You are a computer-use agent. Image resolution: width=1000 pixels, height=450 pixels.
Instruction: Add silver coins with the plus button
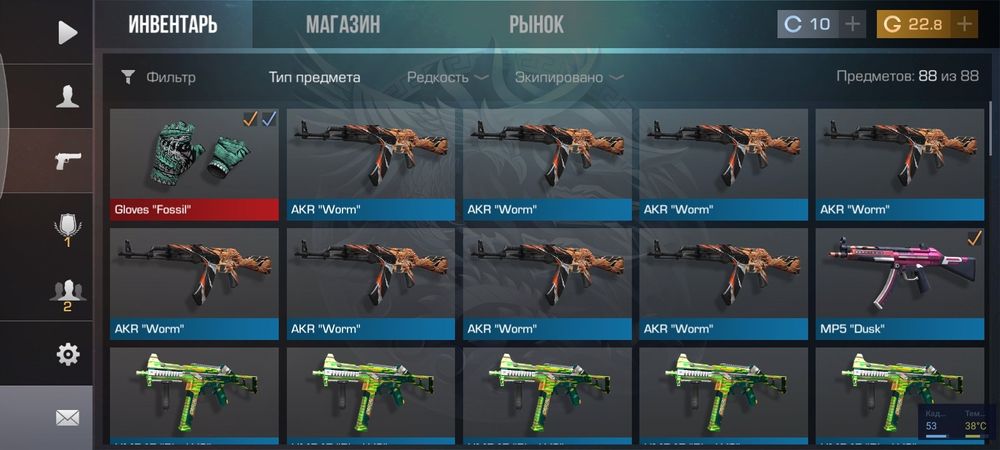pyautogui.click(x=851, y=24)
